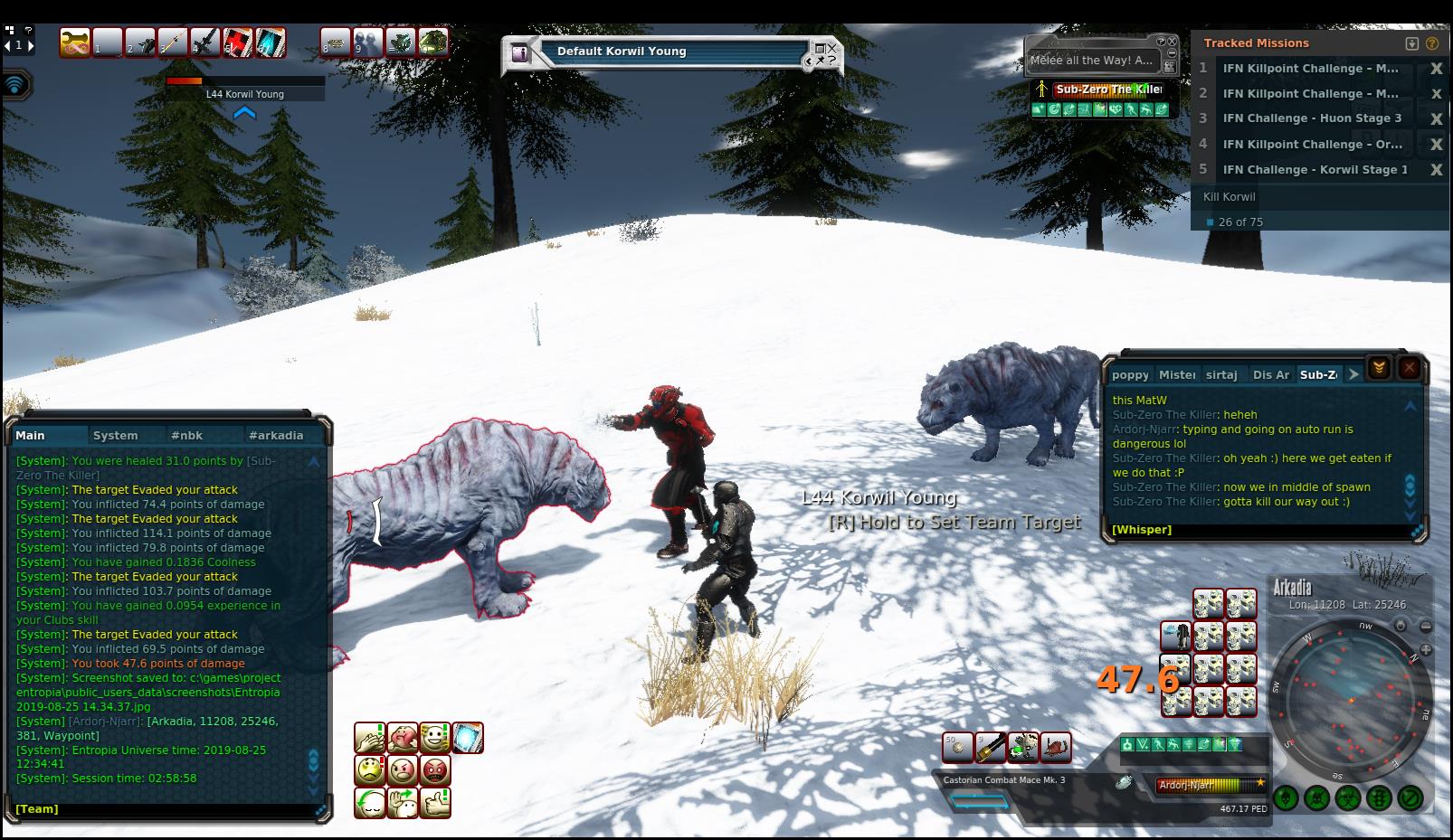Trigger the angry red face emote
Viewport: 1453px width, 840px height.
(435, 770)
